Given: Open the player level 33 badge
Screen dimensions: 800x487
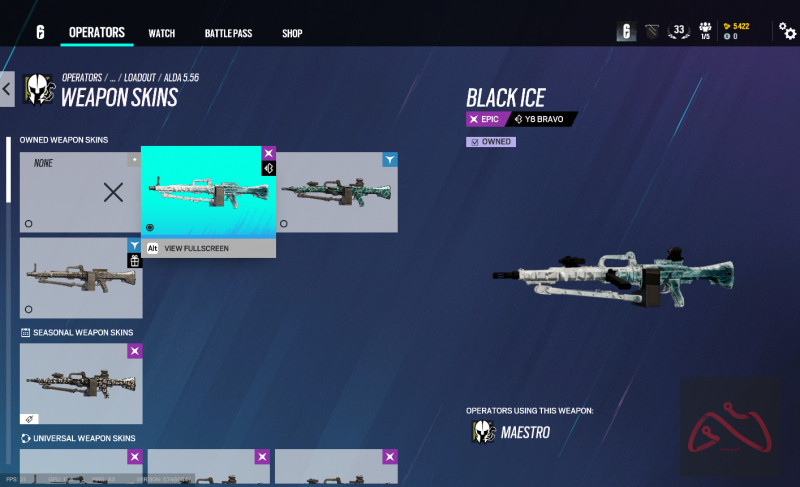Looking at the screenshot, I should coord(679,31).
